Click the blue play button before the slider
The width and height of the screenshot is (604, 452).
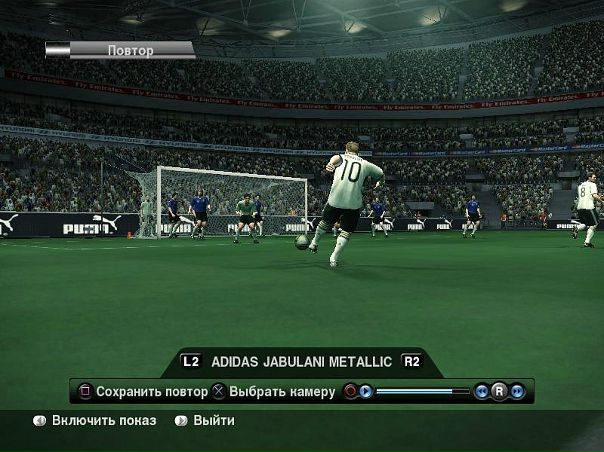click(x=366, y=391)
